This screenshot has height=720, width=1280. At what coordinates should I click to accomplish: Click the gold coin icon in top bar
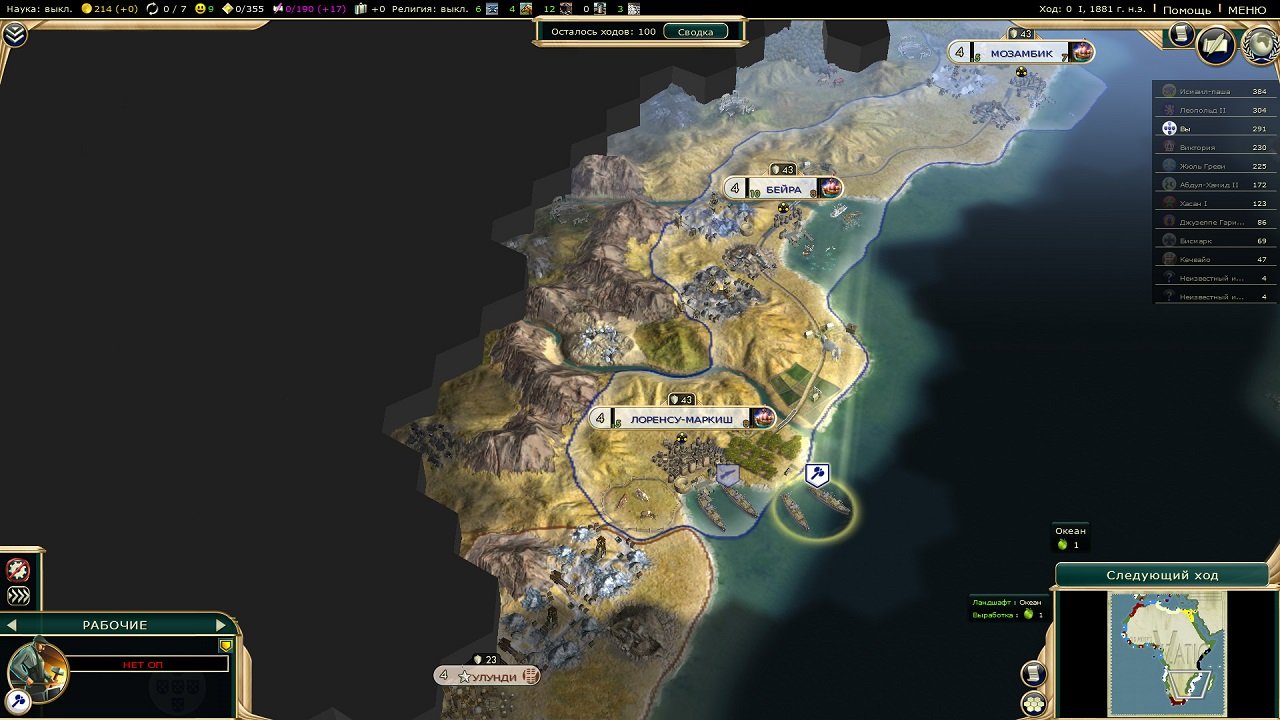(88, 9)
